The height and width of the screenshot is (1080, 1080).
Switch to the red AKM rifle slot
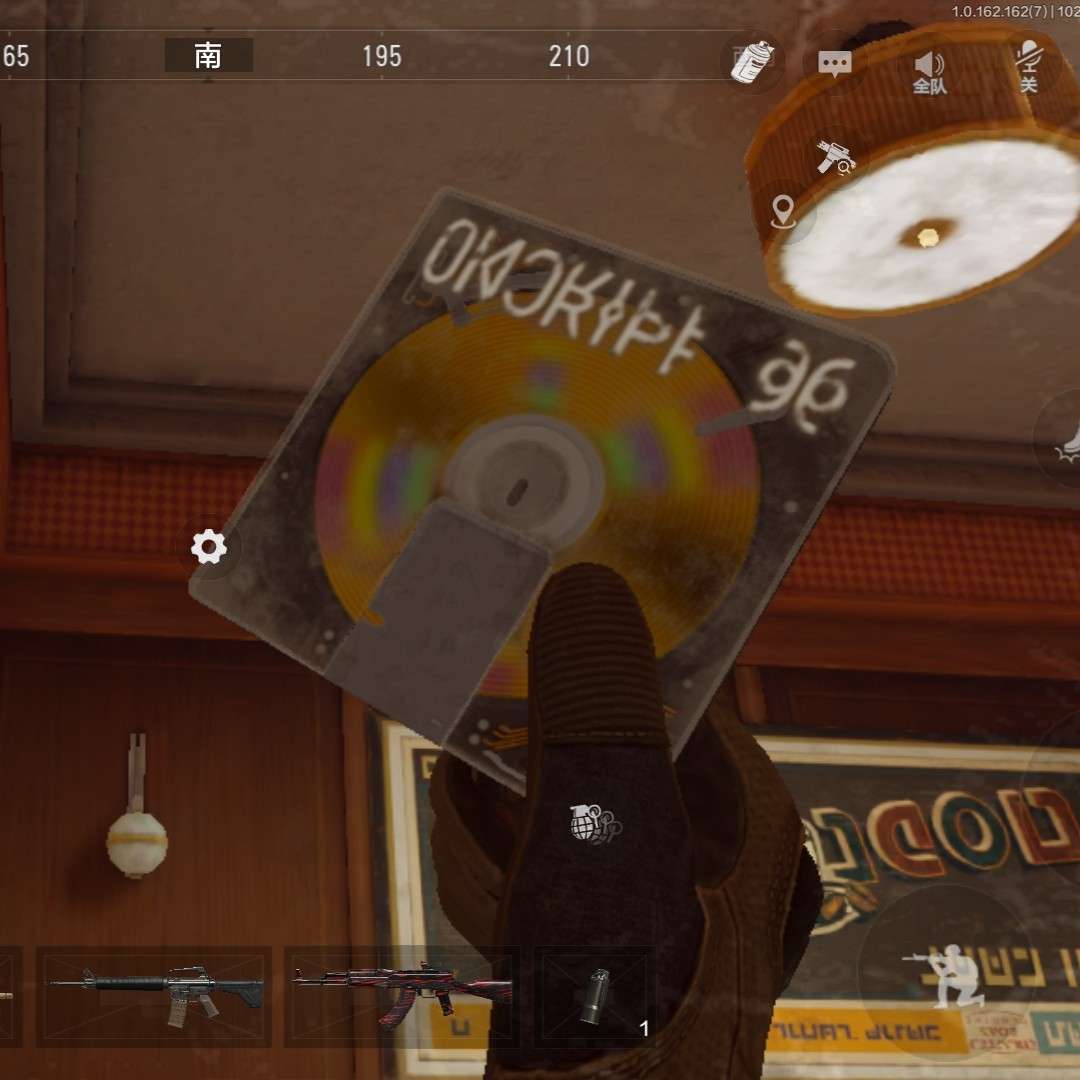pos(402,996)
